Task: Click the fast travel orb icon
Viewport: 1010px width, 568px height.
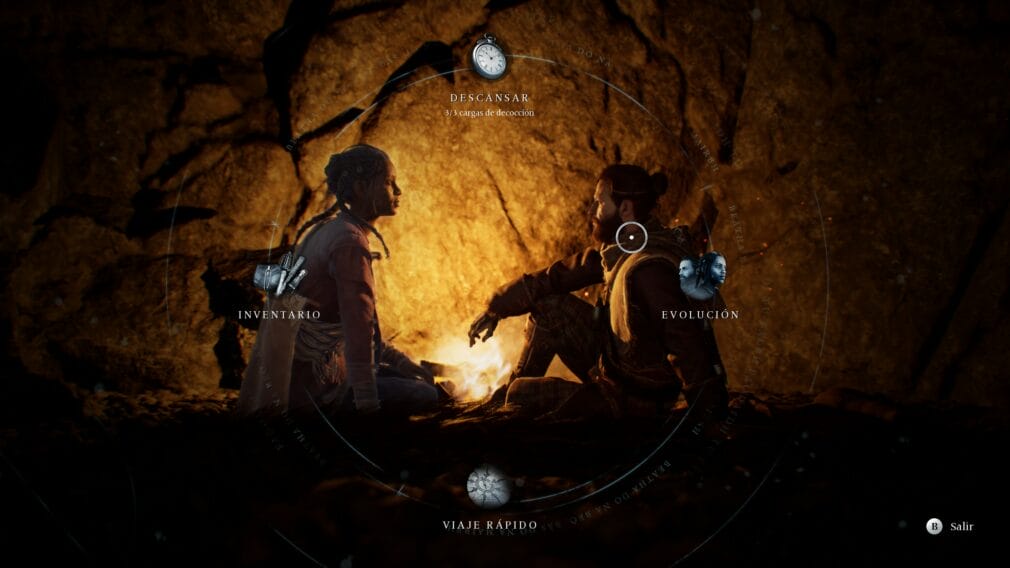Action: (x=489, y=487)
